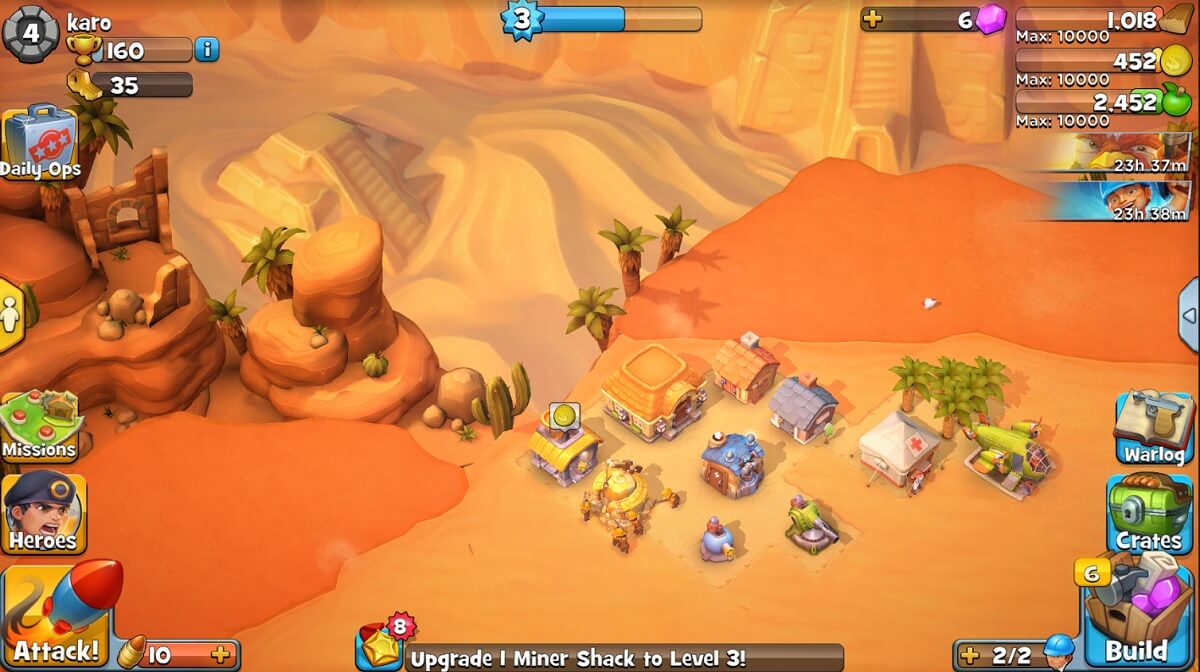The width and height of the screenshot is (1200, 672).
Task: Open the player level 4 profile badge
Action: pos(30,32)
